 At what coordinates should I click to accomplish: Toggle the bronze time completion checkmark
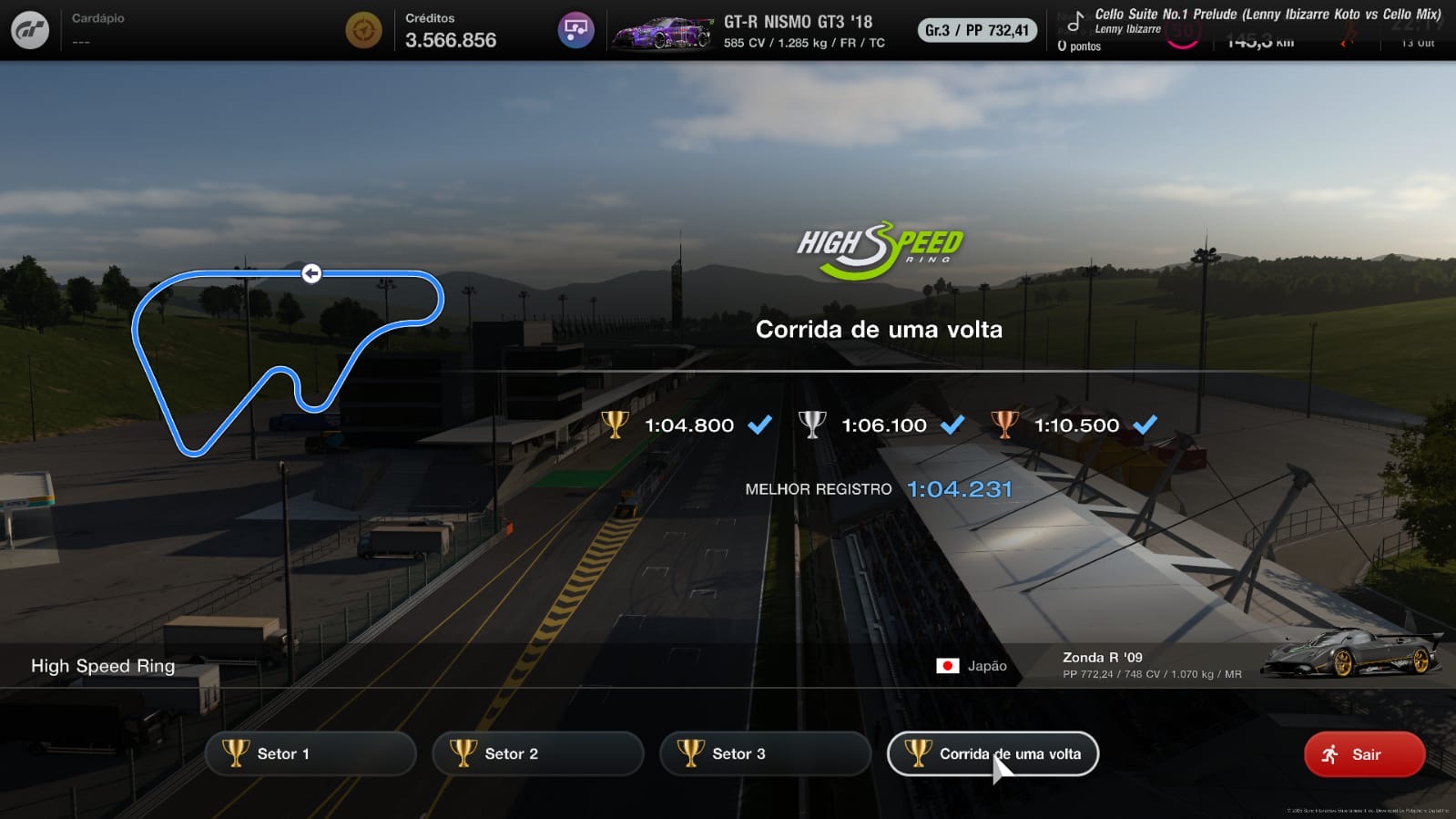1146,424
